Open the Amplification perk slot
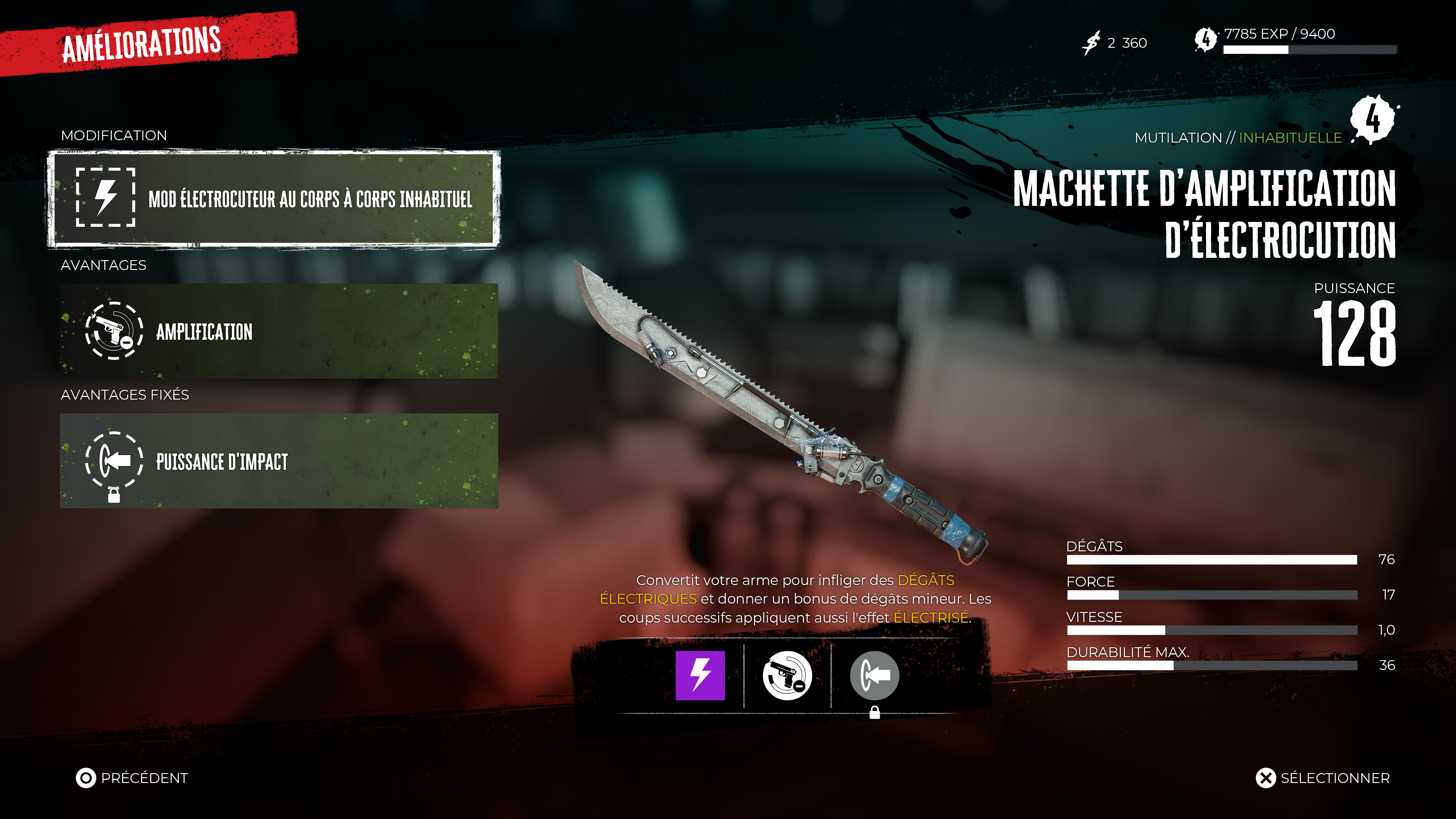Viewport: 1456px width, 819px height. coord(279,331)
